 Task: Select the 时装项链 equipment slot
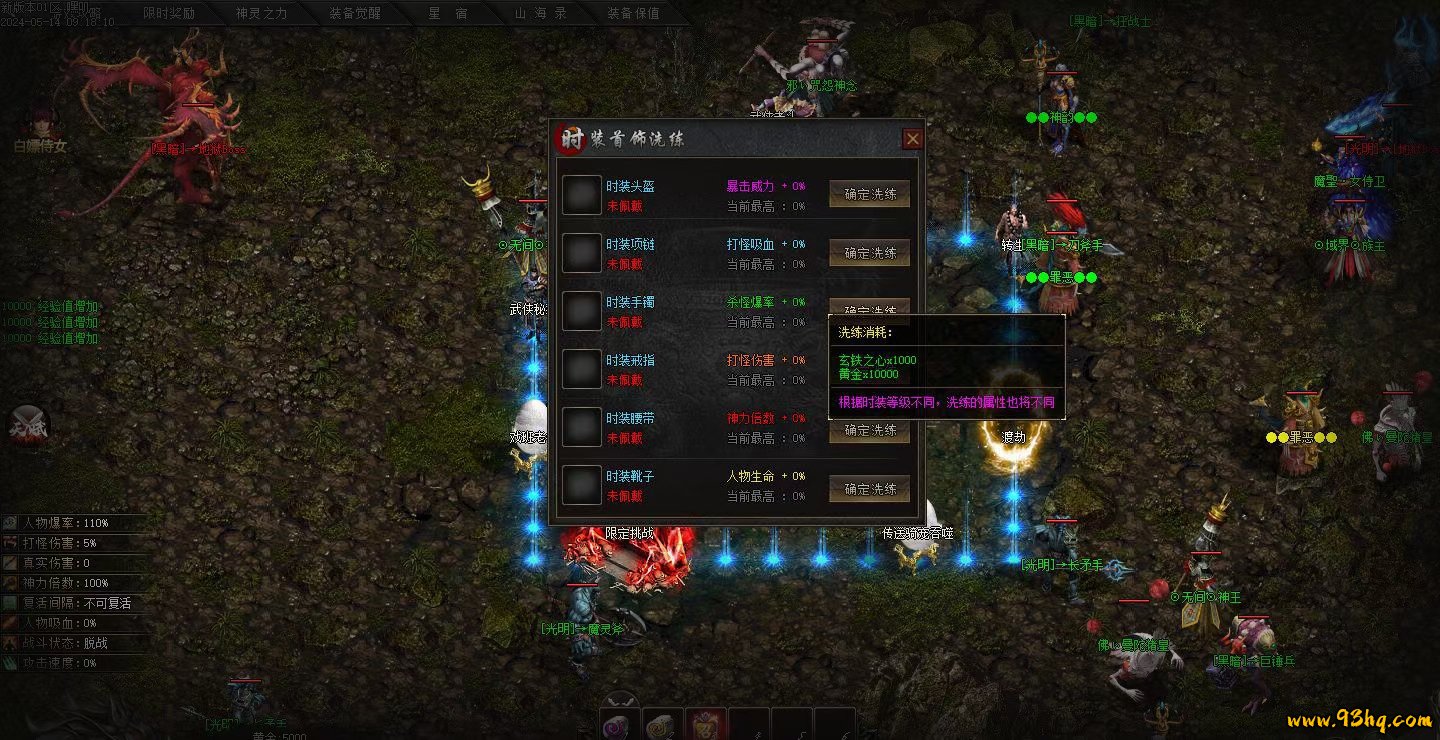click(581, 253)
